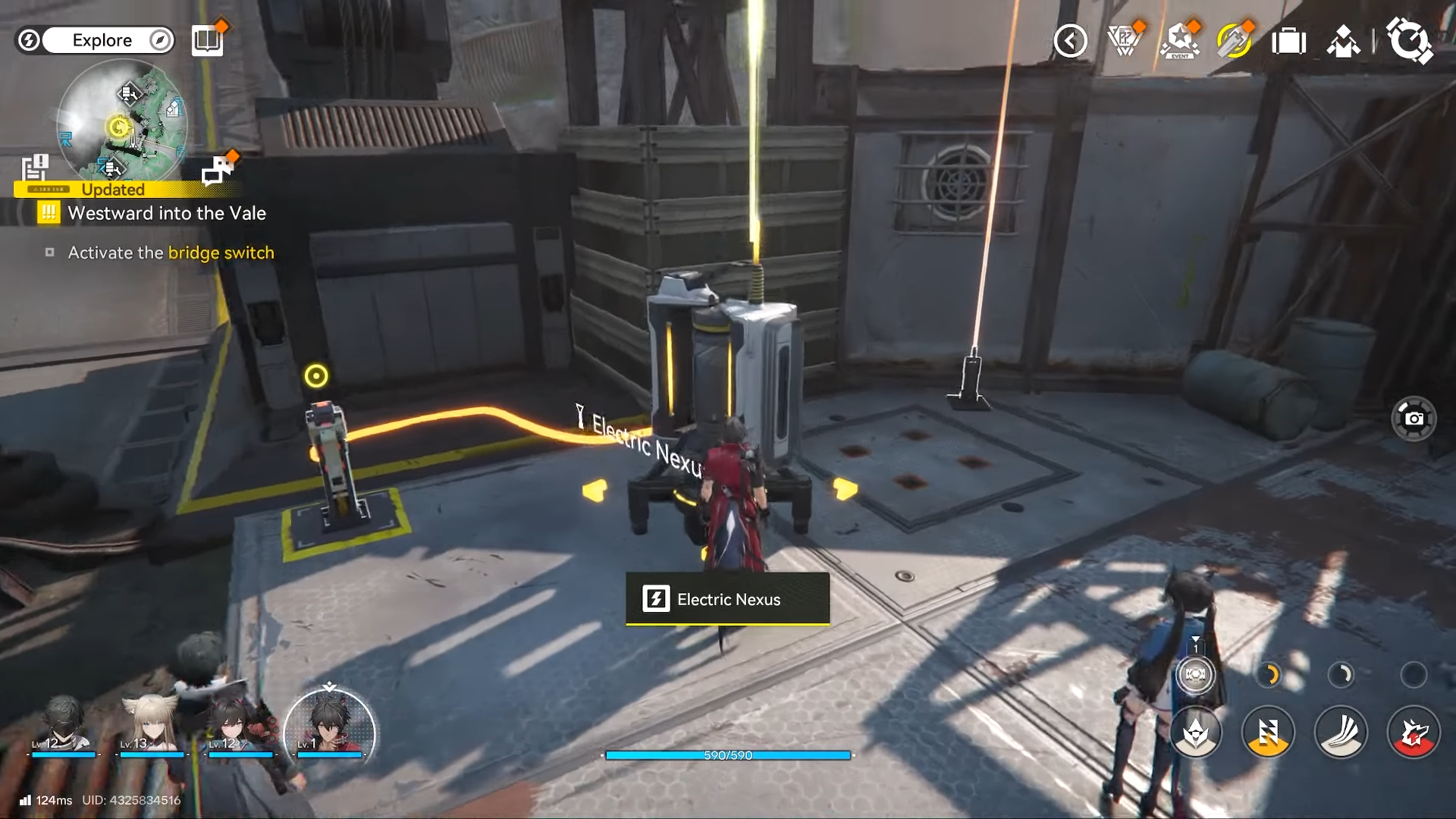Open the chat speech bubbles icon
The image size is (1456, 819).
tap(218, 171)
